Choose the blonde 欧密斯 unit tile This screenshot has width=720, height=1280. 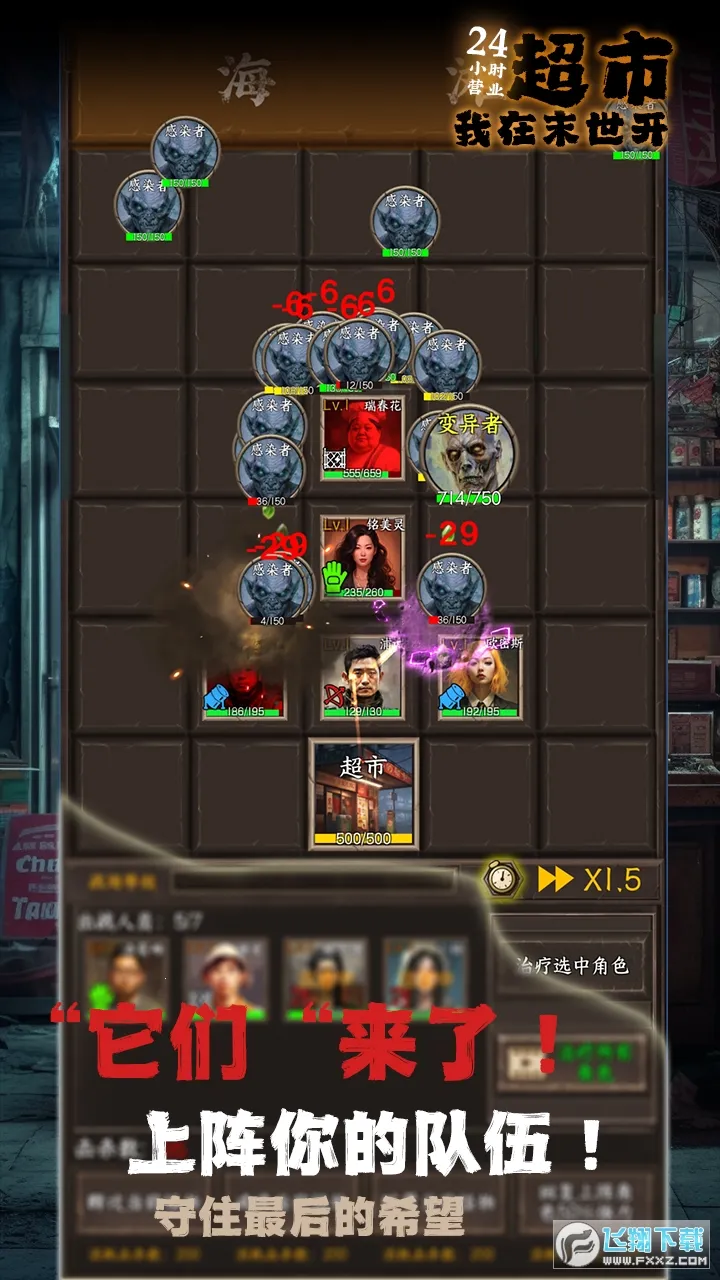[x=481, y=676]
